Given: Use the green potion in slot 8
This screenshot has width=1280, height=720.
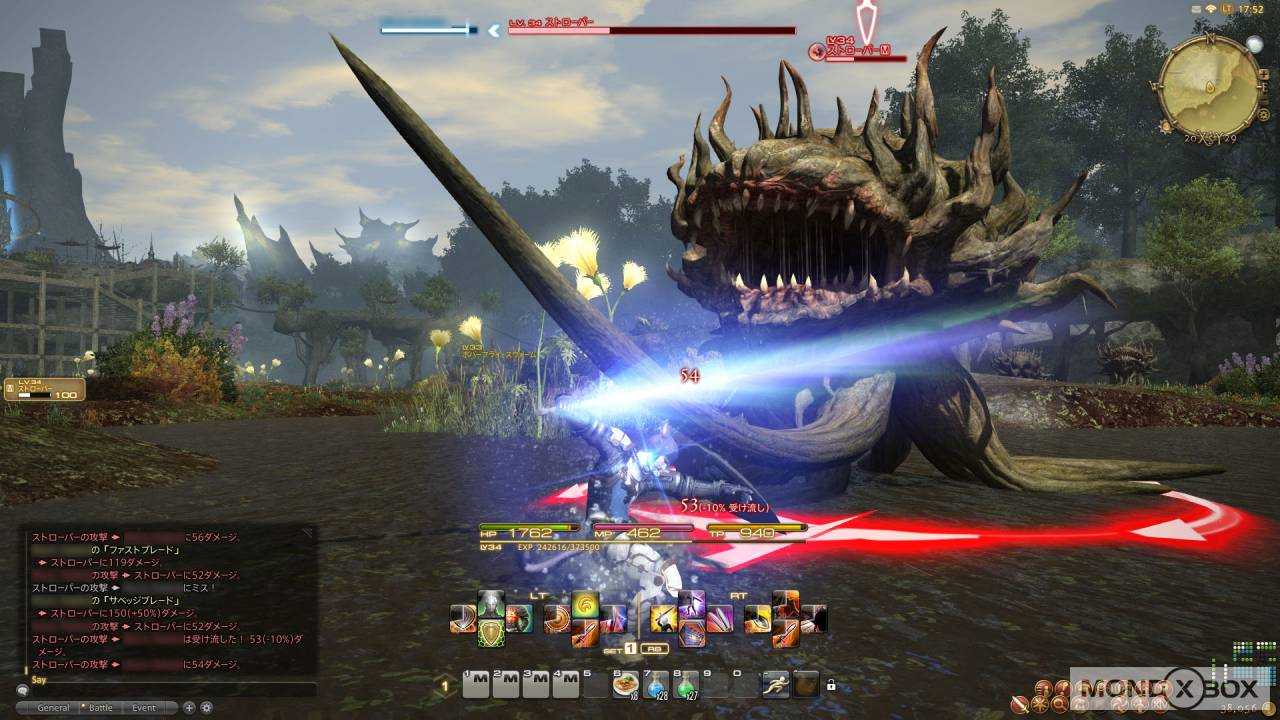Looking at the screenshot, I should (x=685, y=684).
